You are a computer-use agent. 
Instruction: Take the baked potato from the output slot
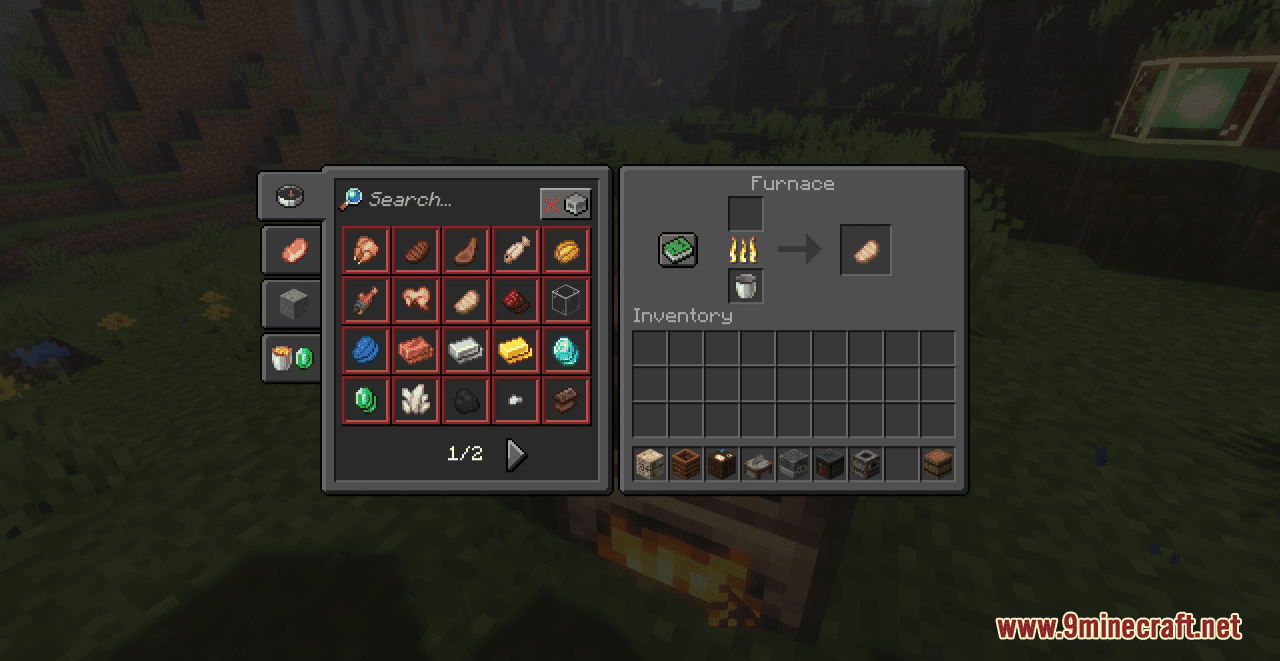click(865, 250)
